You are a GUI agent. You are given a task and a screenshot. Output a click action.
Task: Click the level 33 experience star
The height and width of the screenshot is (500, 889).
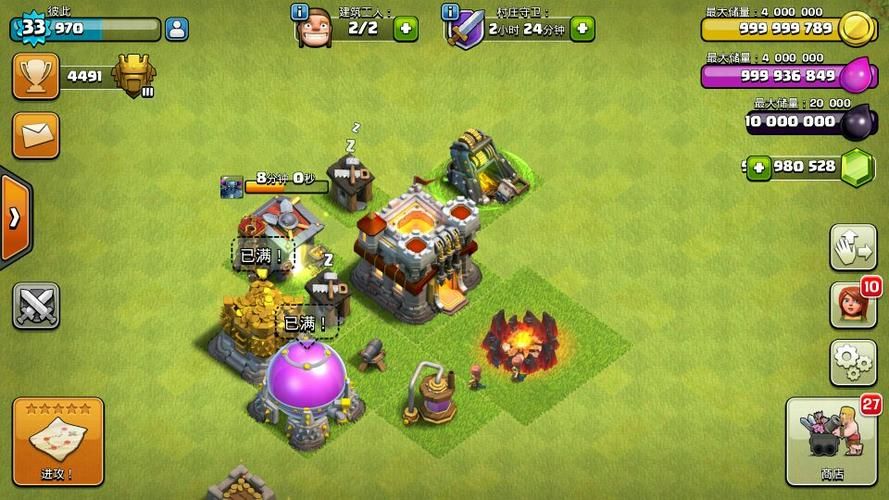(33, 27)
